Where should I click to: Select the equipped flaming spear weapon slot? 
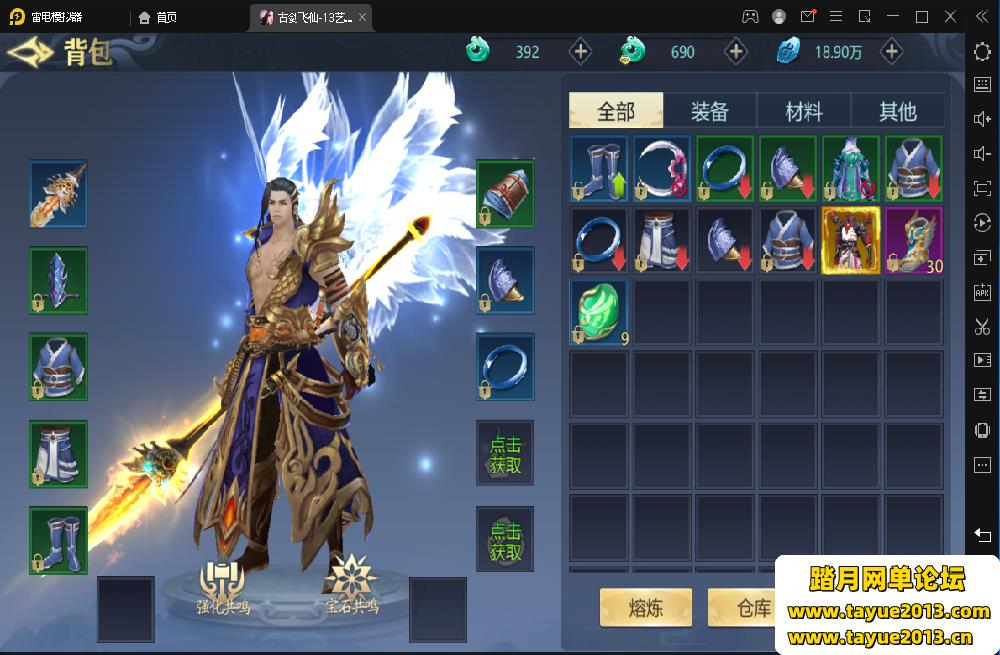[58, 194]
